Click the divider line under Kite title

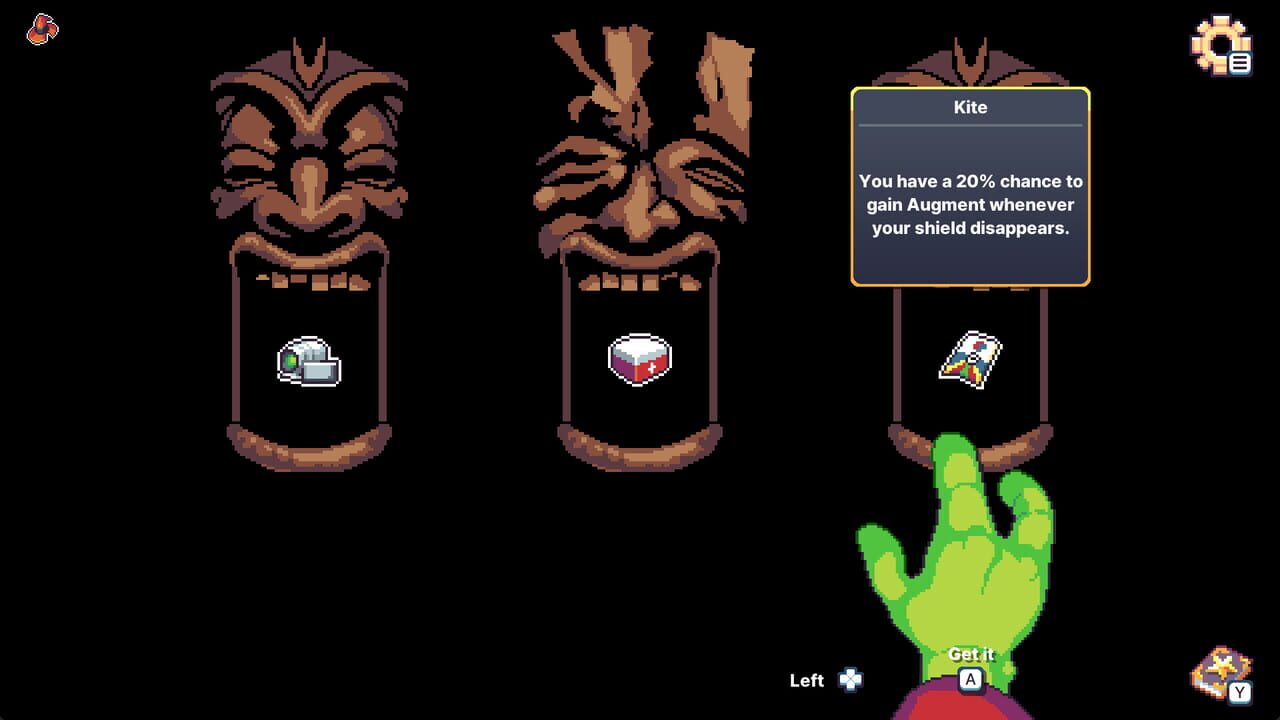pyautogui.click(x=969, y=127)
